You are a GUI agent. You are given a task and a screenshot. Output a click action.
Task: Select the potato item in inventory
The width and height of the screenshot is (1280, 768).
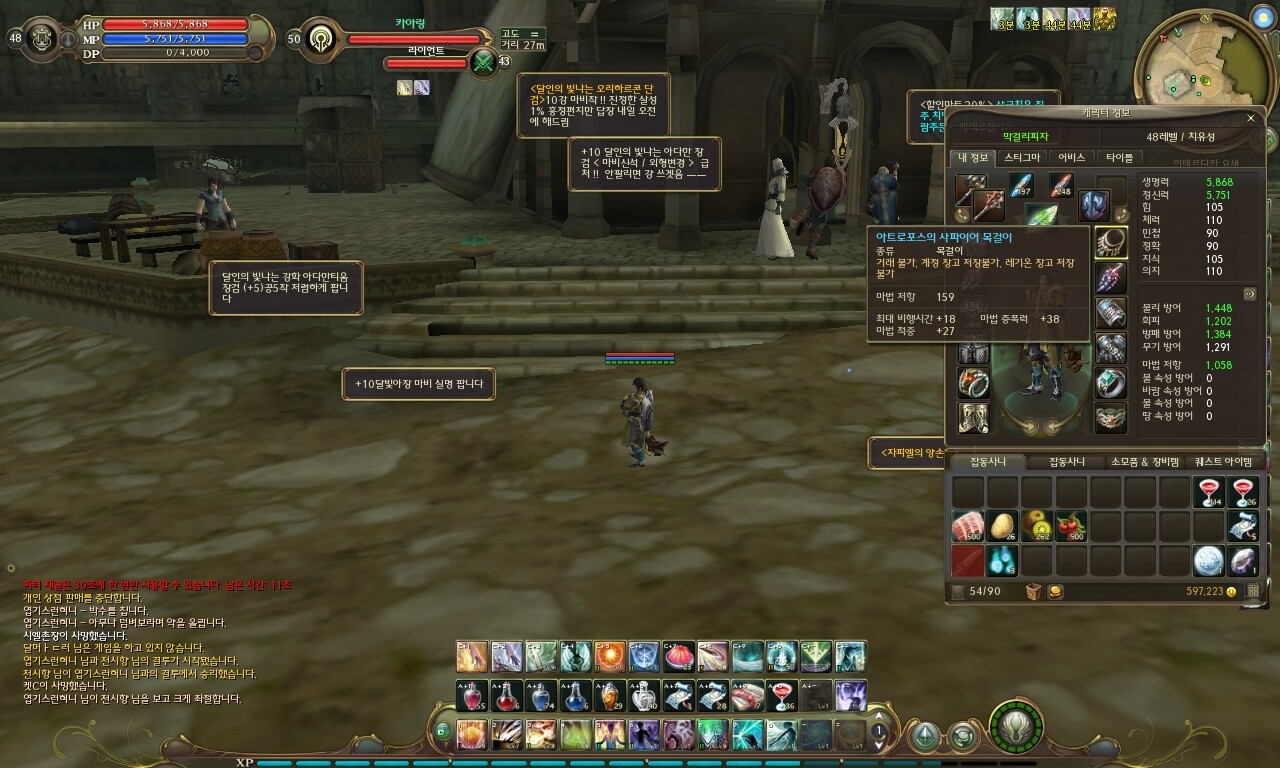[1003, 526]
